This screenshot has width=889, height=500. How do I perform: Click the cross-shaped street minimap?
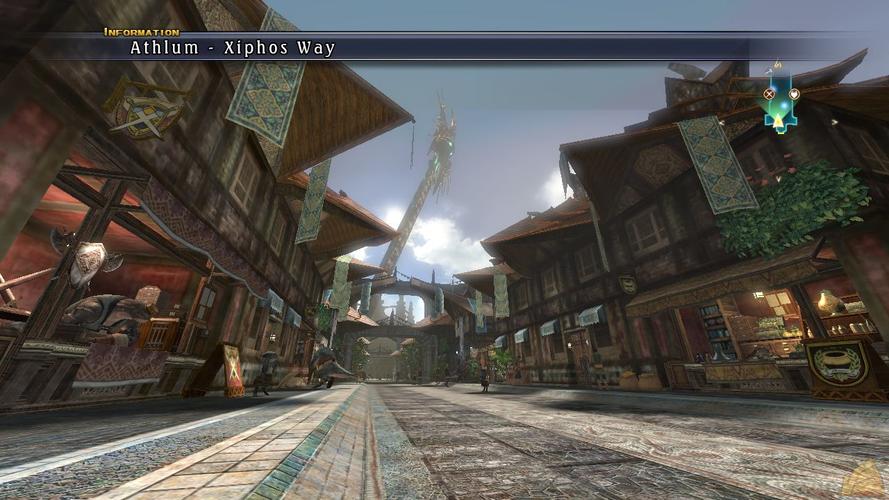click(780, 99)
